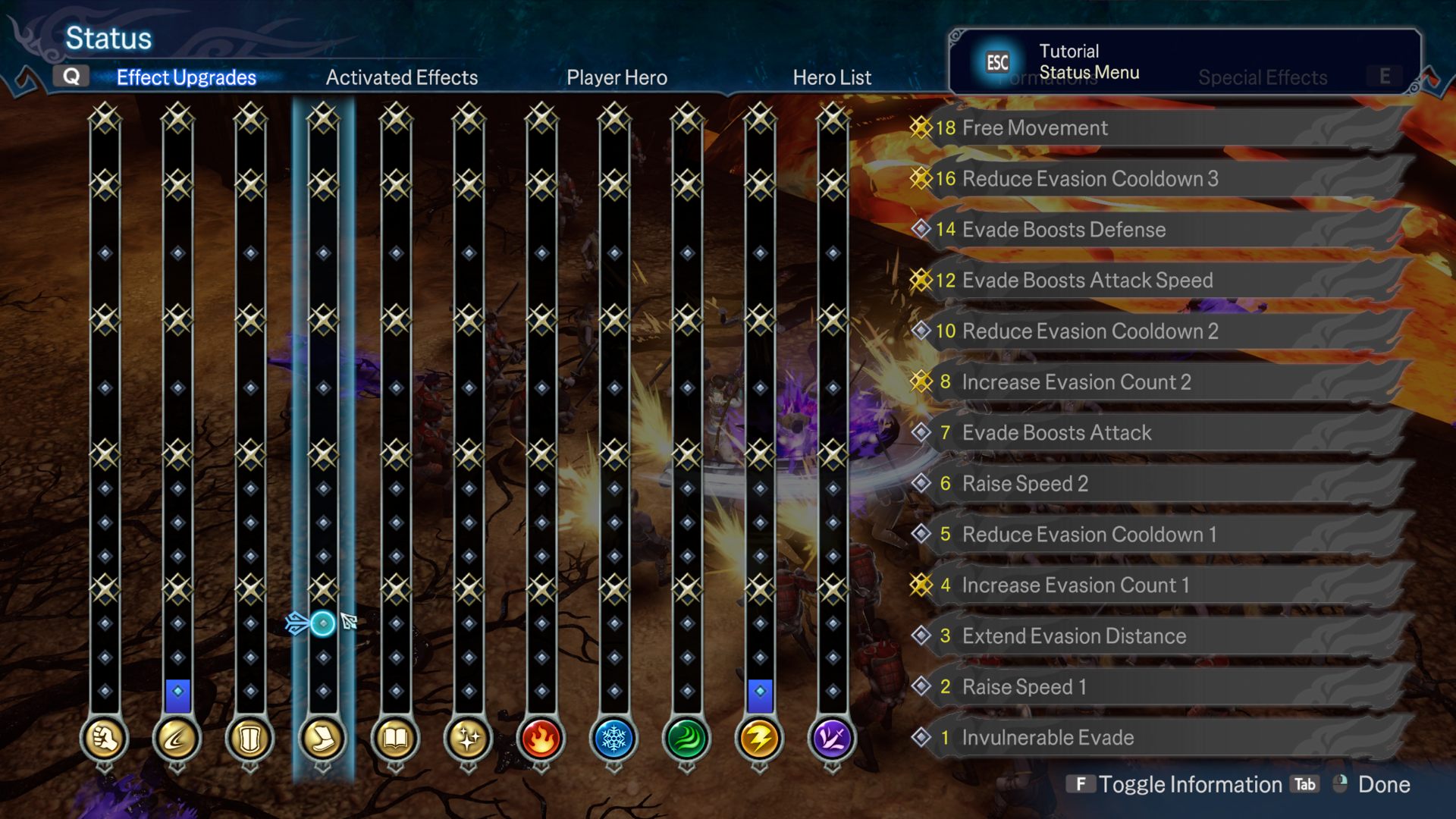Open the Player Hero tab
This screenshot has width=1456, height=819.
click(617, 77)
